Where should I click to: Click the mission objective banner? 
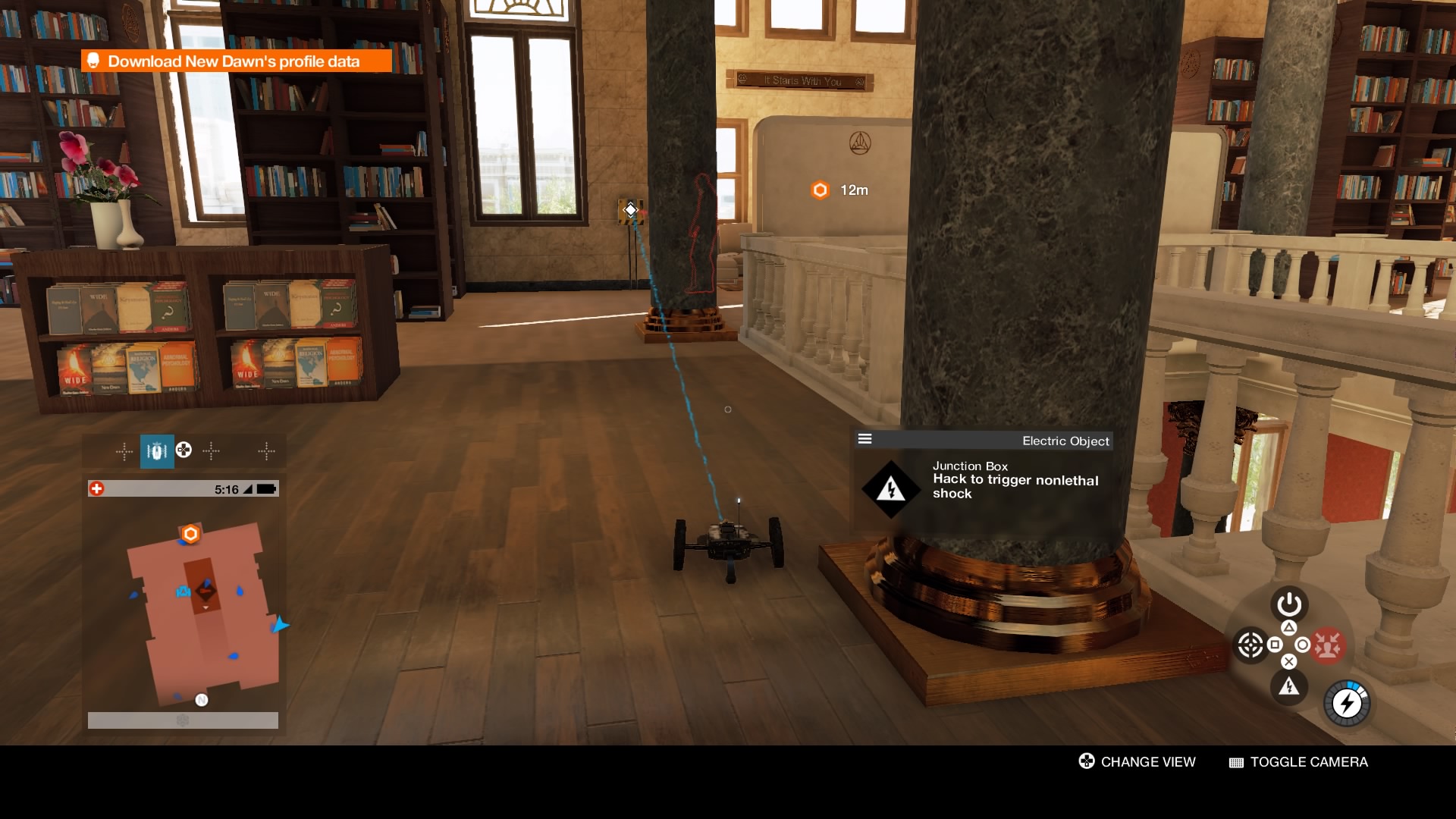pyautogui.click(x=236, y=61)
